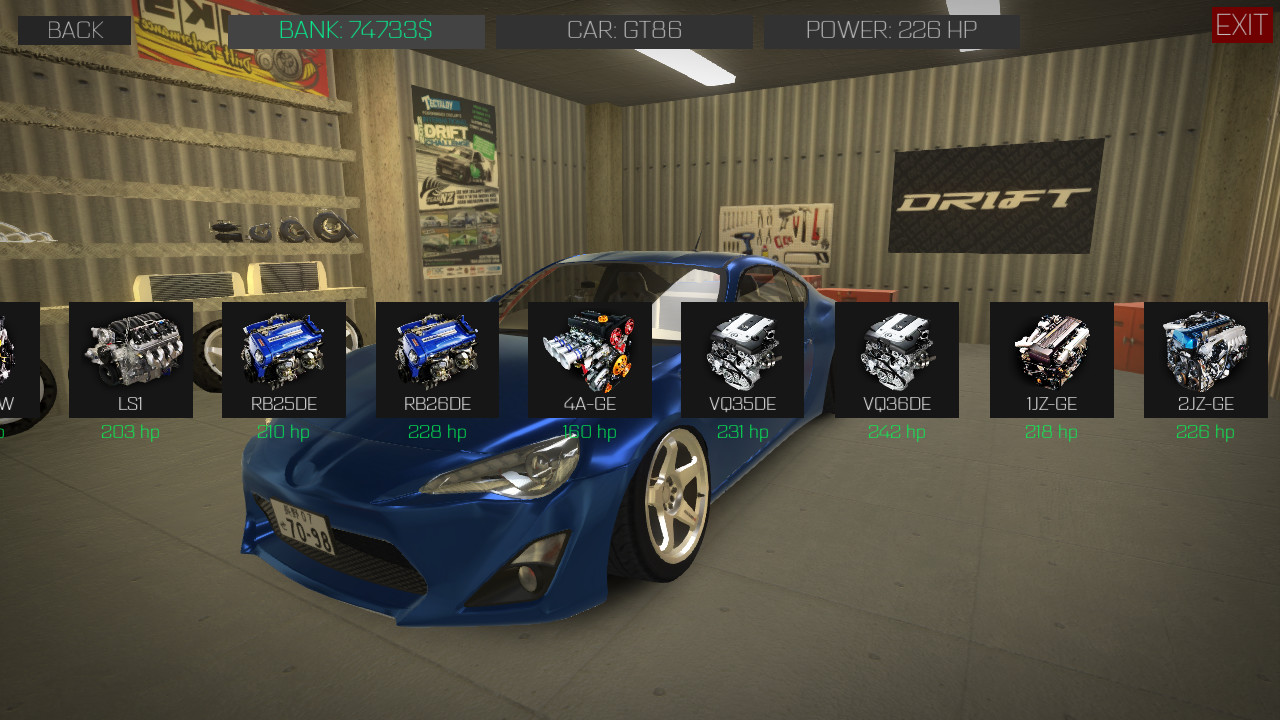This screenshot has height=720, width=1280.
Task: Open the partially visible leftmost engine option
Action: [19, 359]
